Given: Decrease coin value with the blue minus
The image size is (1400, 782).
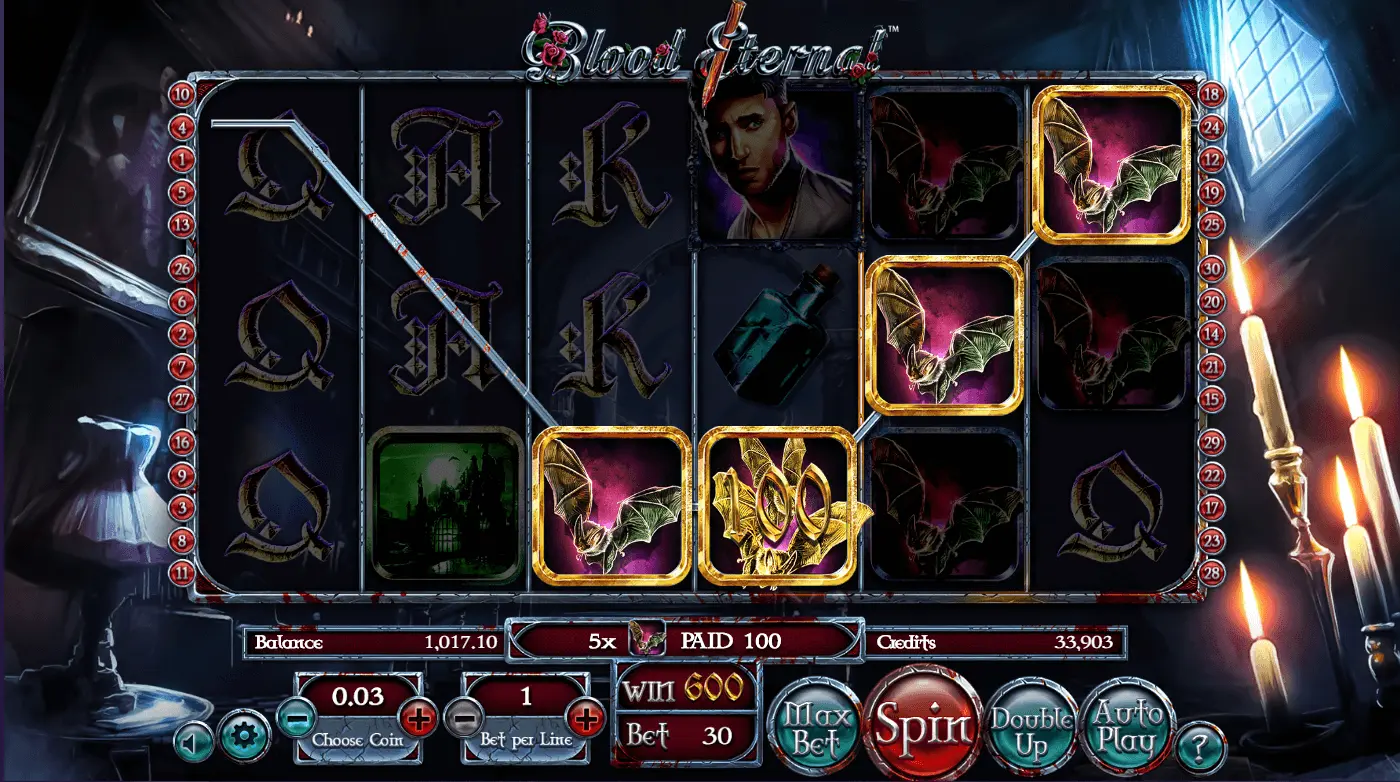Looking at the screenshot, I should tap(296, 716).
